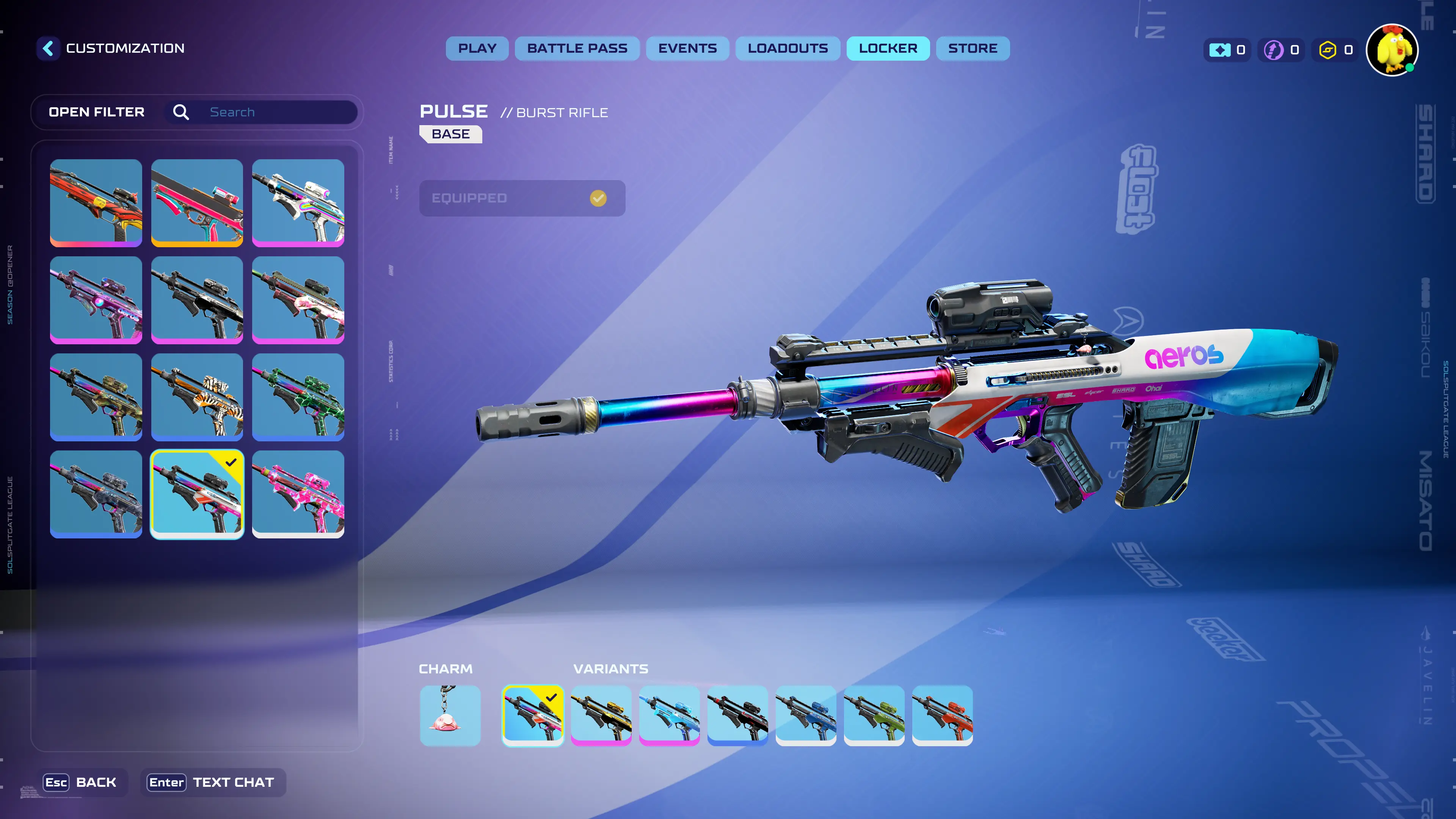
Task: Go back from Customization with the arrow
Action: pyautogui.click(x=49, y=49)
